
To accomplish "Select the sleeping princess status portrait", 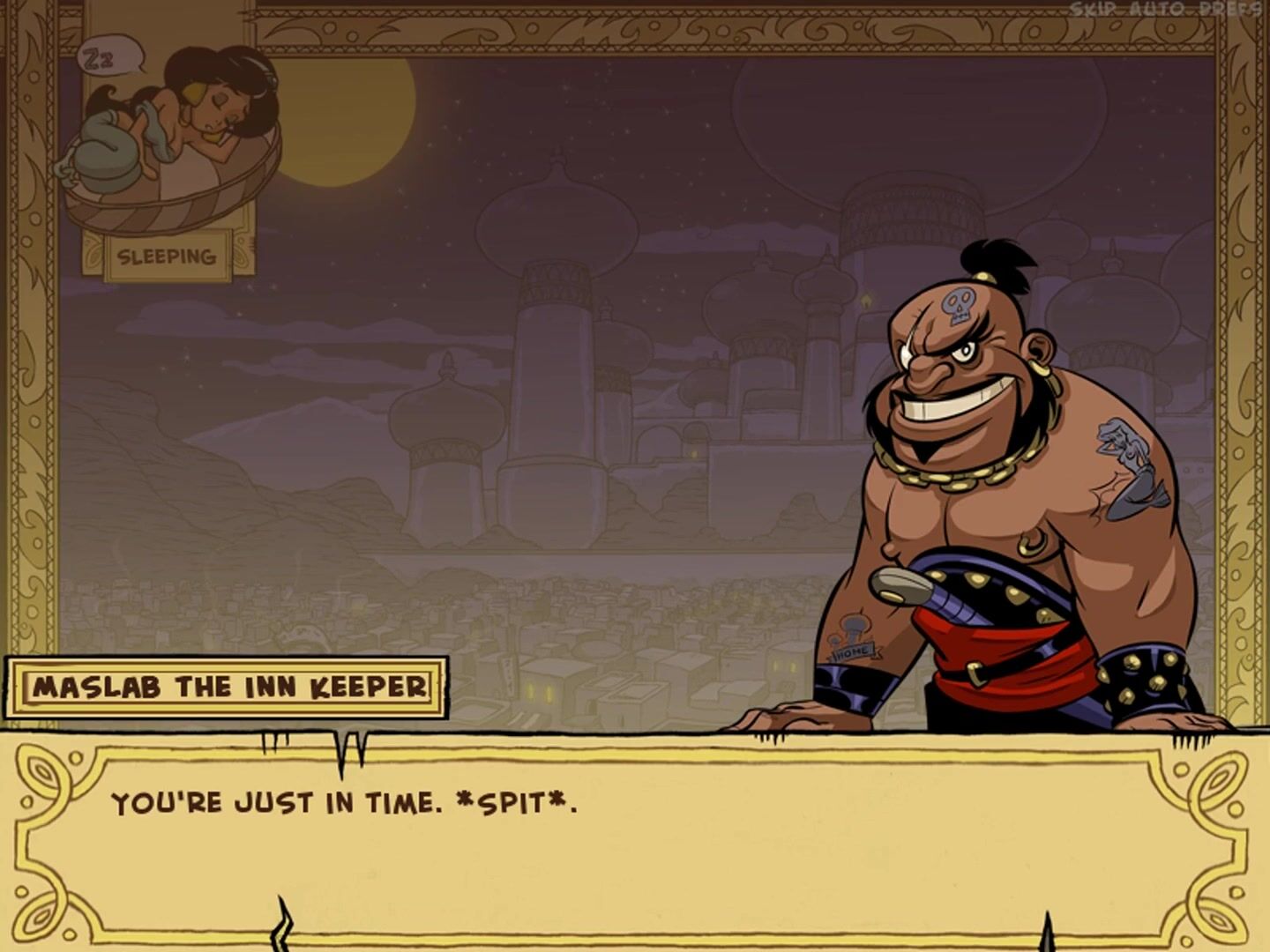I will coord(169,141).
